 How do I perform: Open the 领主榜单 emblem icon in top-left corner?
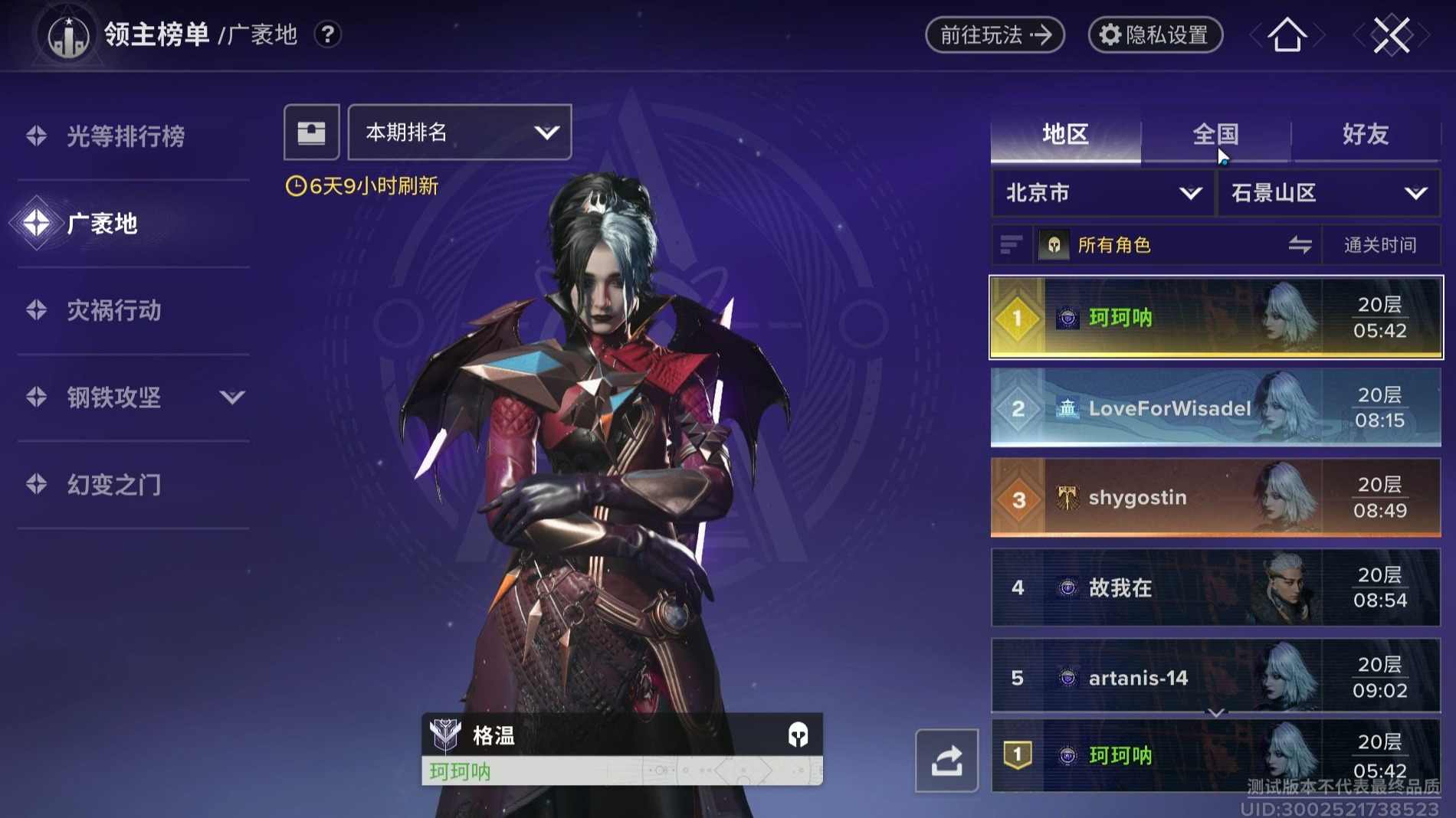(67, 34)
